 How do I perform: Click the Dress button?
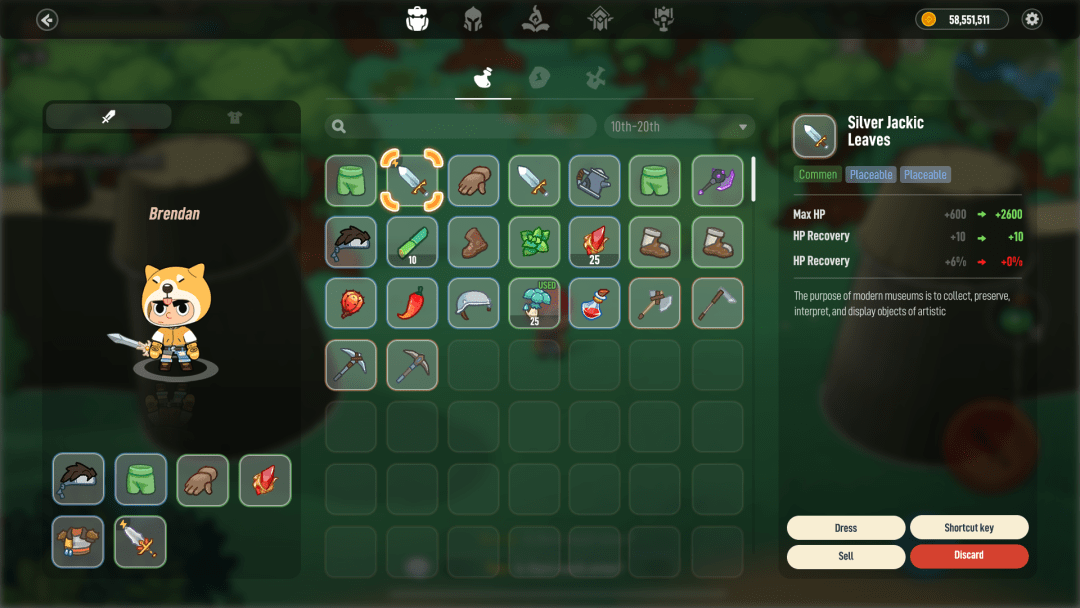pyautogui.click(x=846, y=527)
